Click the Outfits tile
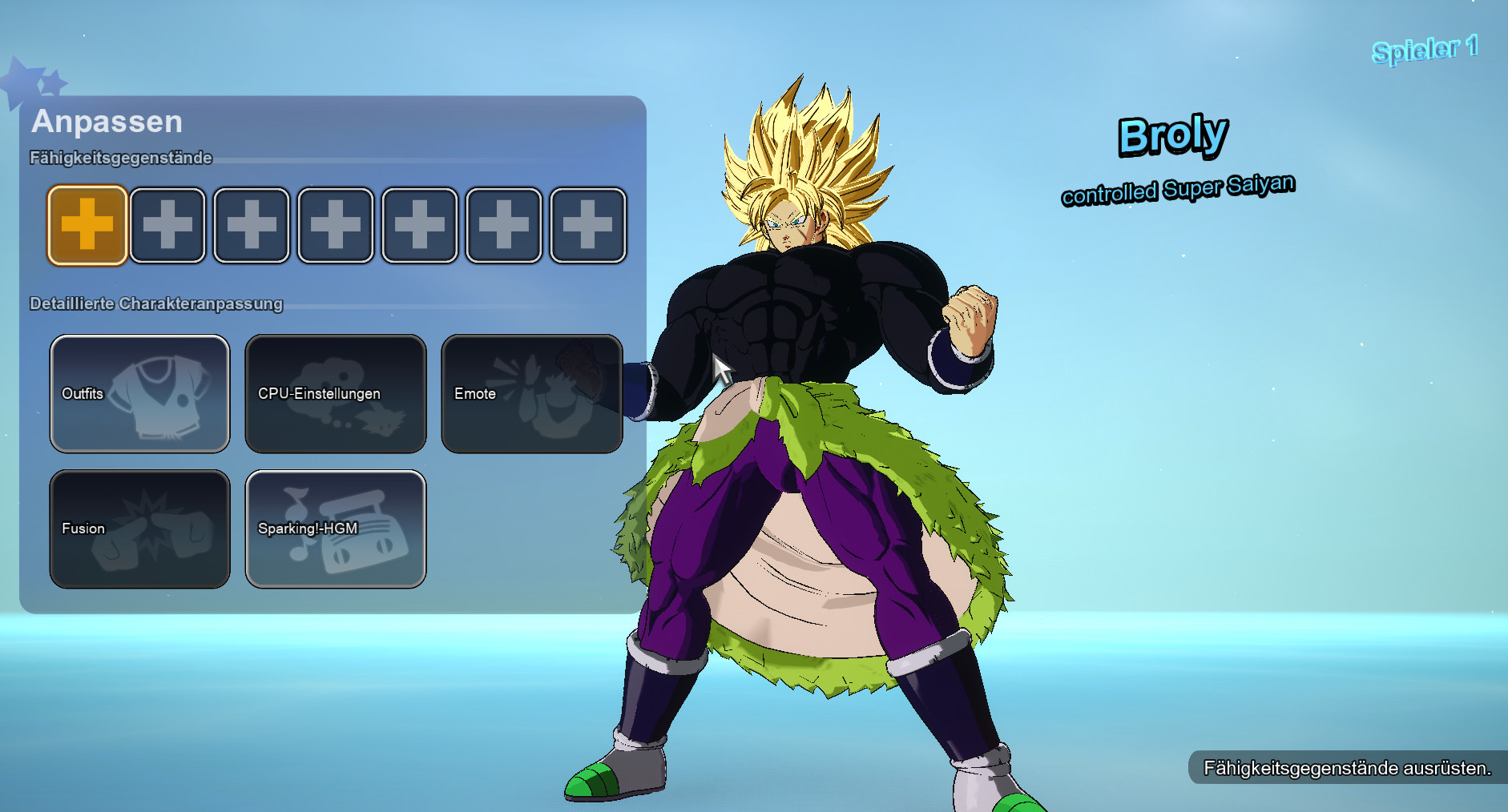This screenshot has width=1508, height=812. (x=139, y=393)
